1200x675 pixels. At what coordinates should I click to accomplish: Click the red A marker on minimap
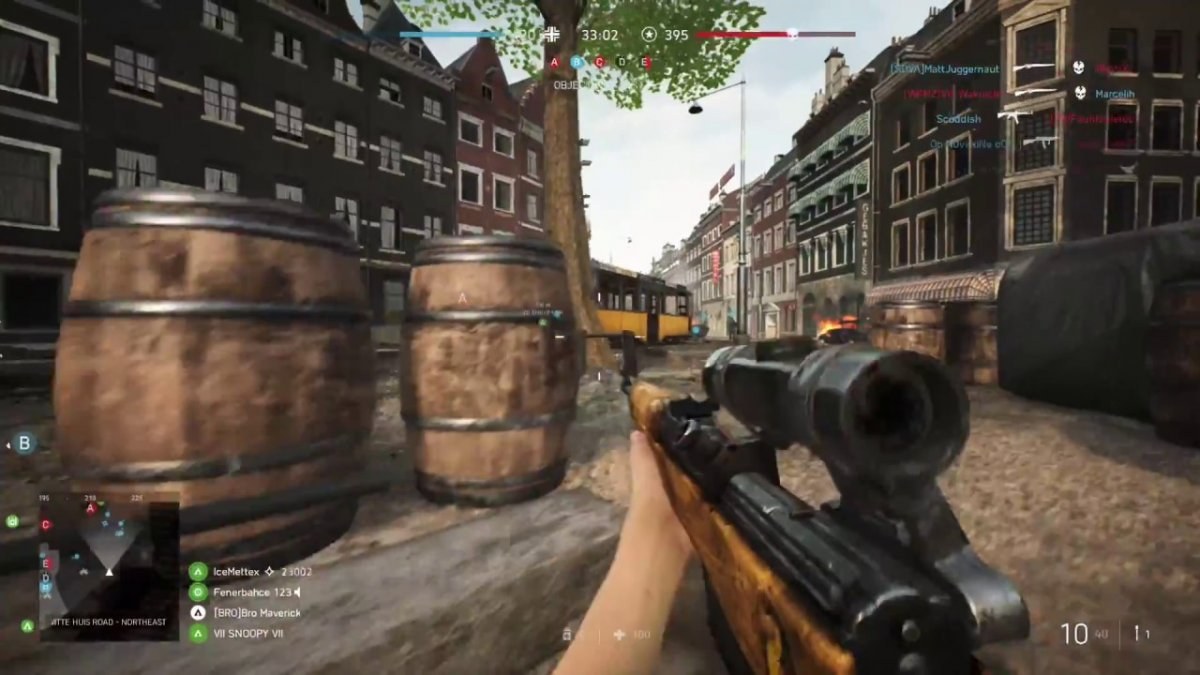coord(91,508)
